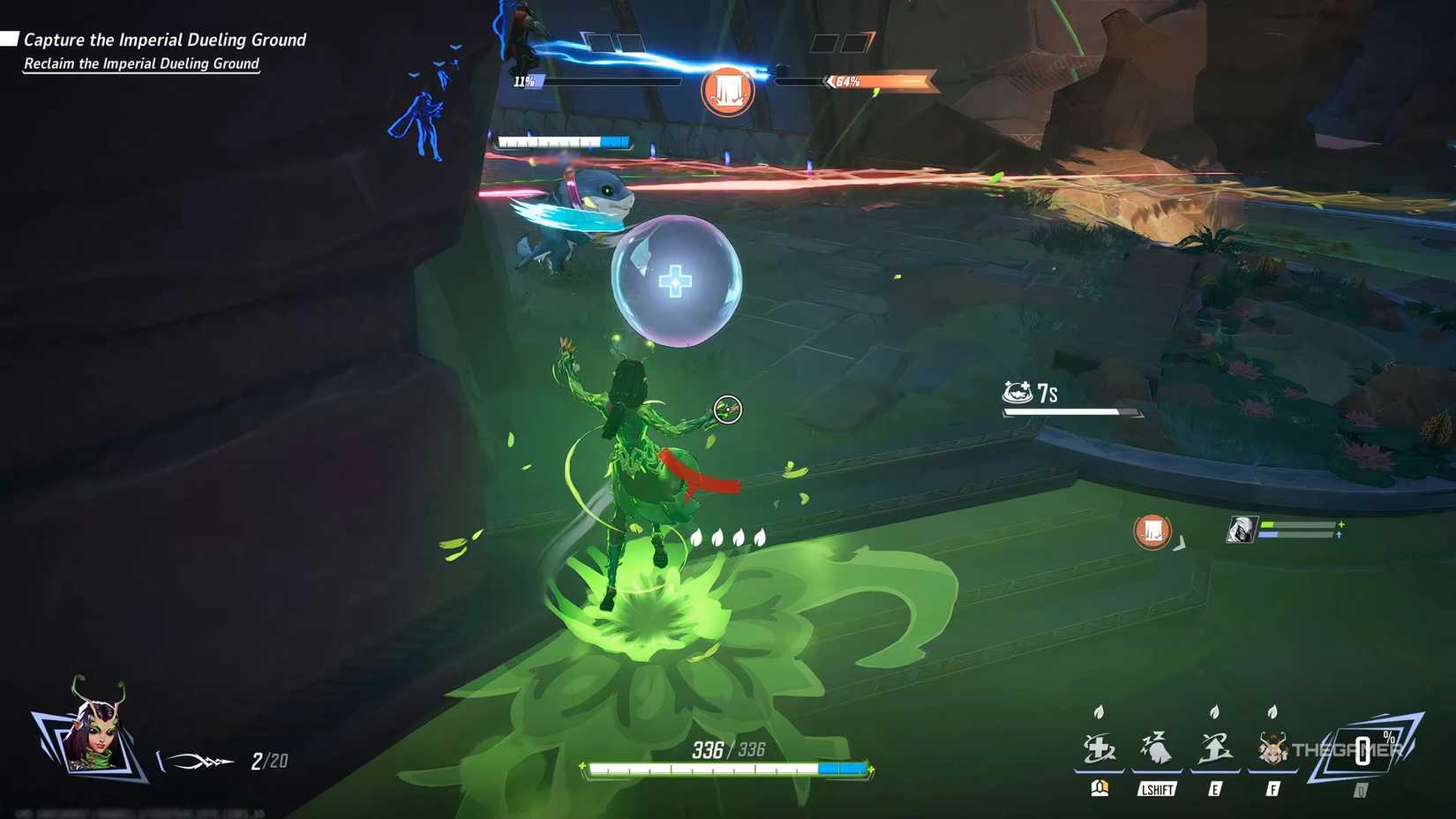Select the Reclaim the Imperial Dueling Ground subtask

[140, 64]
